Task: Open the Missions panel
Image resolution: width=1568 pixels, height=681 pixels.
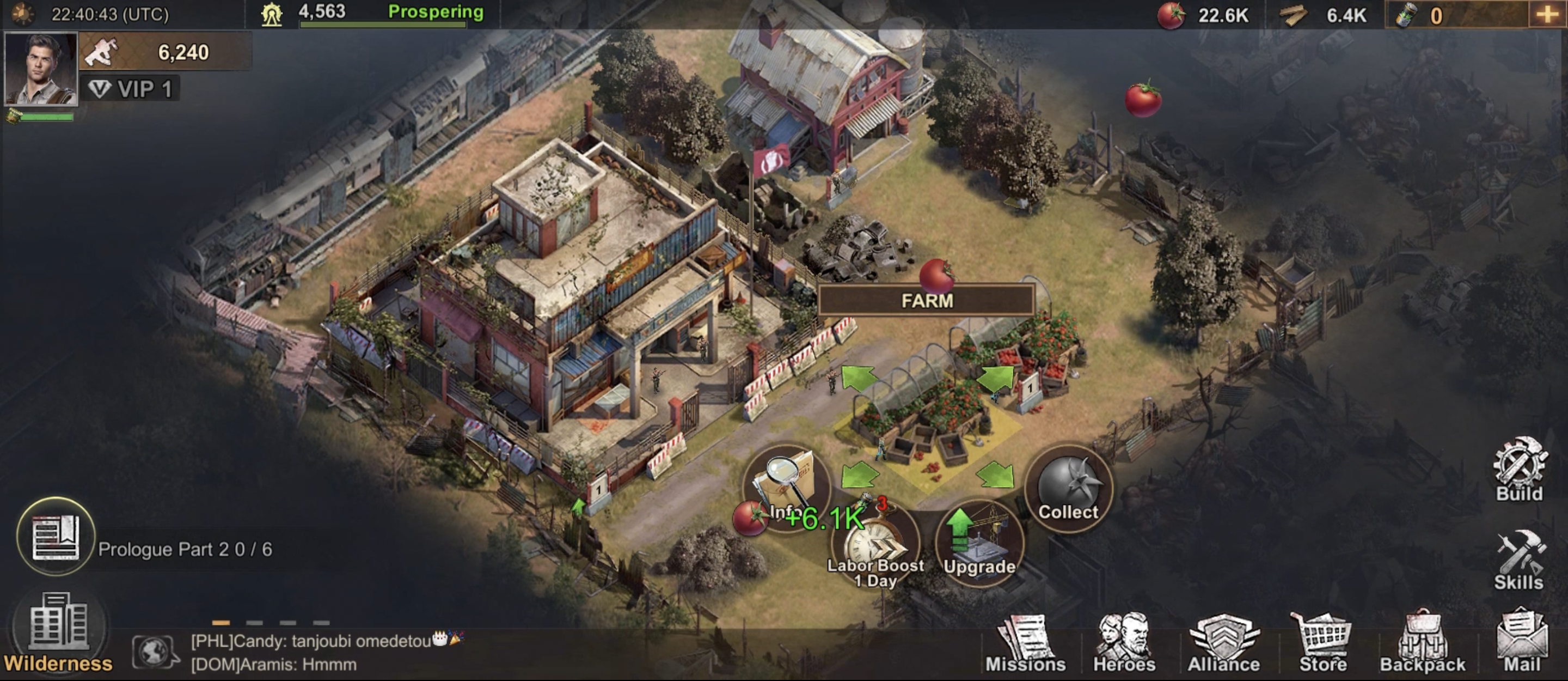Action: (1026, 646)
